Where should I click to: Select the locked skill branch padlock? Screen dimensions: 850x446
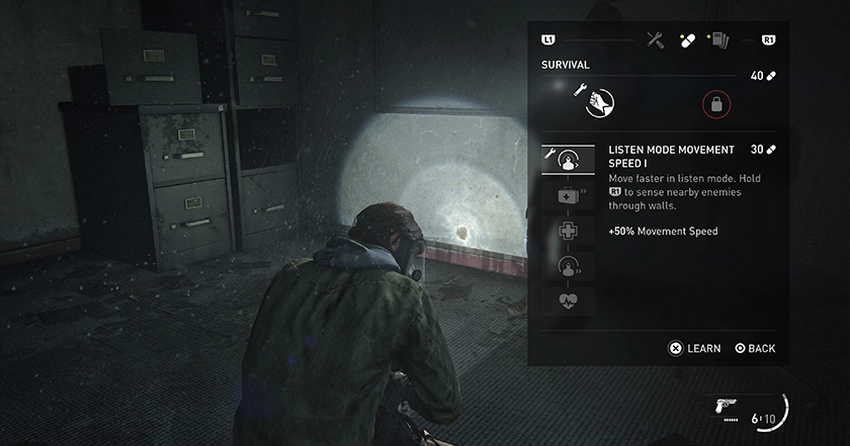pos(716,102)
